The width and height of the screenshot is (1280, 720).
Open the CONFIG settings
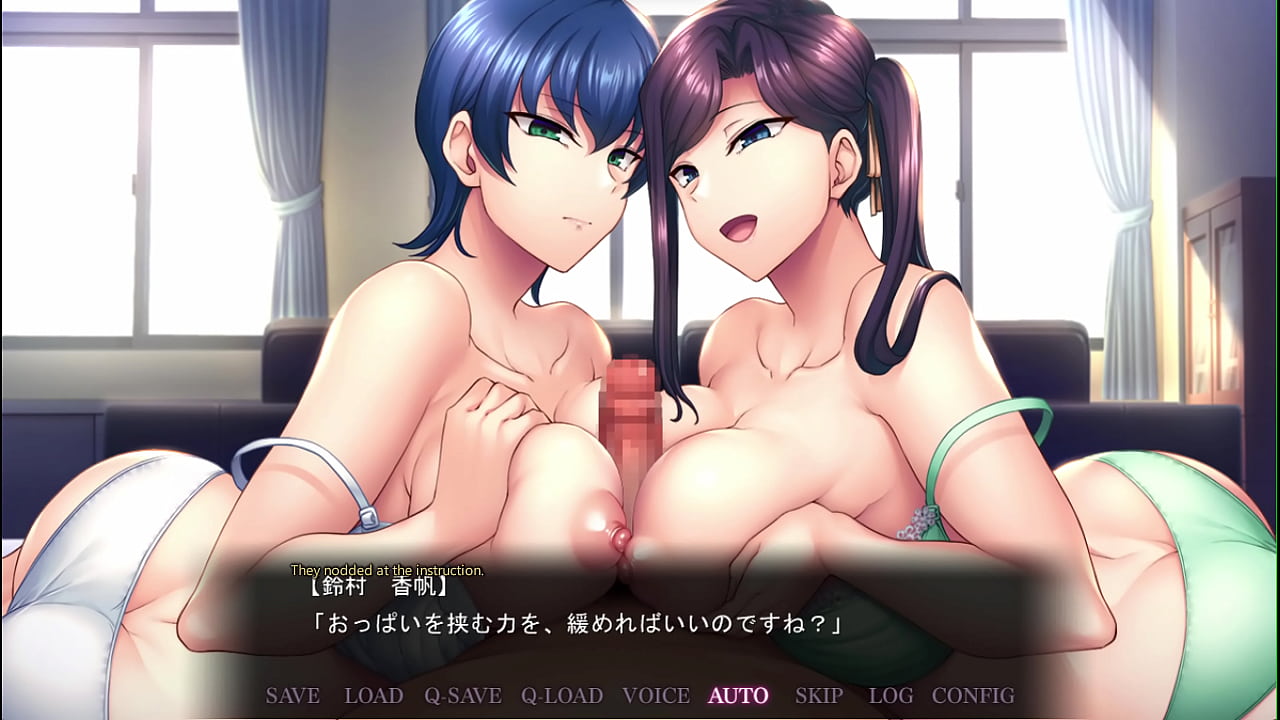tap(972, 696)
